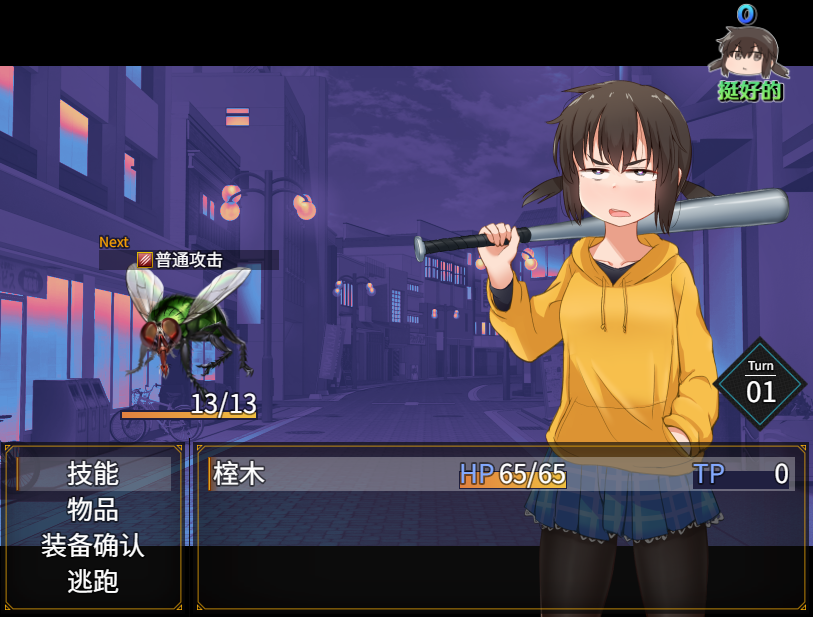Click the chibi character mood portrait
Screen dimensions: 813x617
coord(749,53)
